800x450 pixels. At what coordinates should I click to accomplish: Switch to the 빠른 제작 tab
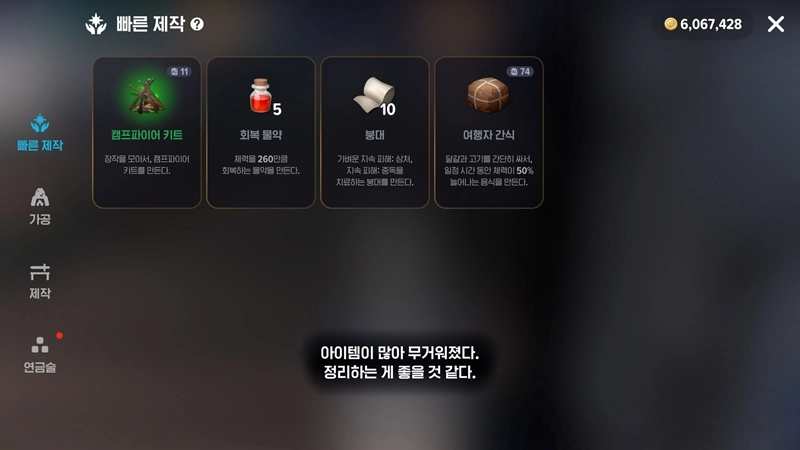40,133
